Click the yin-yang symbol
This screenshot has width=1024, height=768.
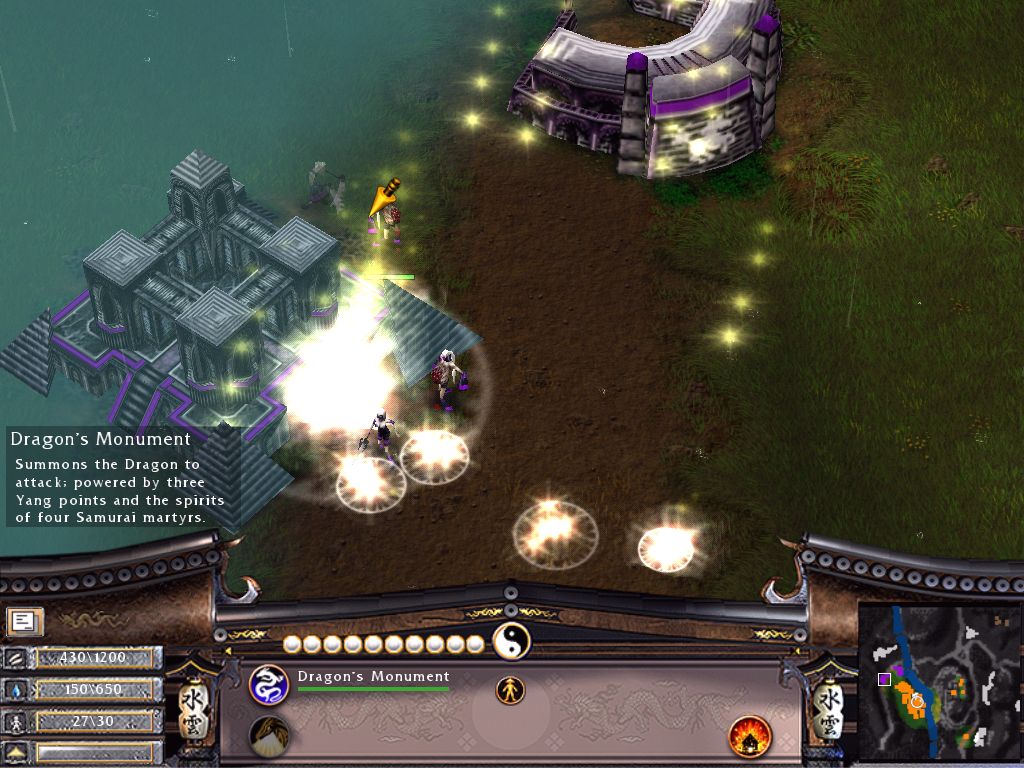(x=511, y=641)
